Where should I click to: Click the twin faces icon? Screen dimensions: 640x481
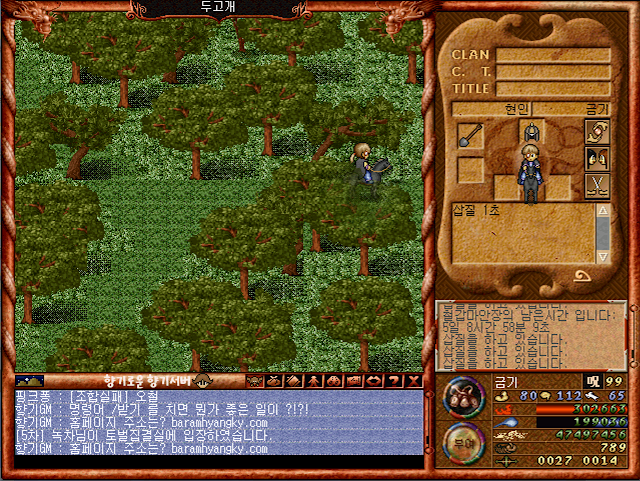coord(596,159)
